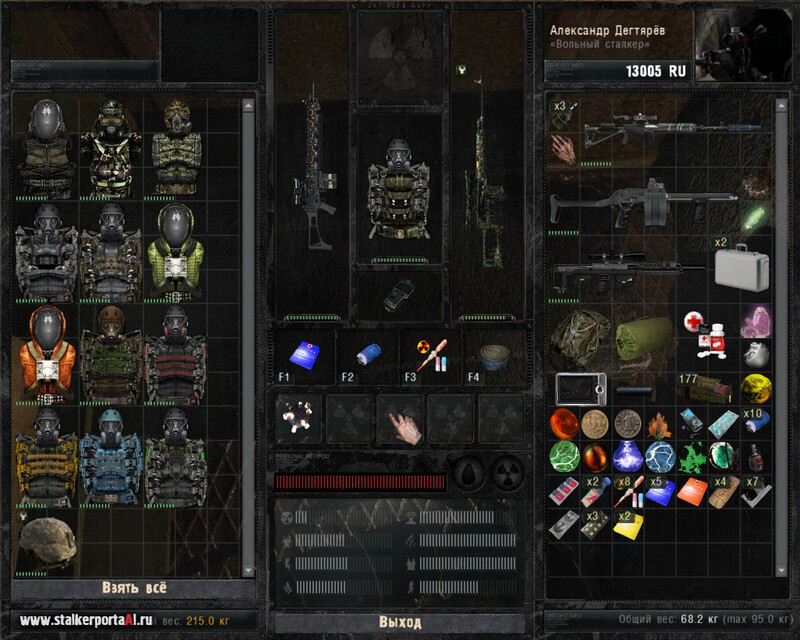
Task: Click the "Взять всё" take-all button
Action: (133, 587)
